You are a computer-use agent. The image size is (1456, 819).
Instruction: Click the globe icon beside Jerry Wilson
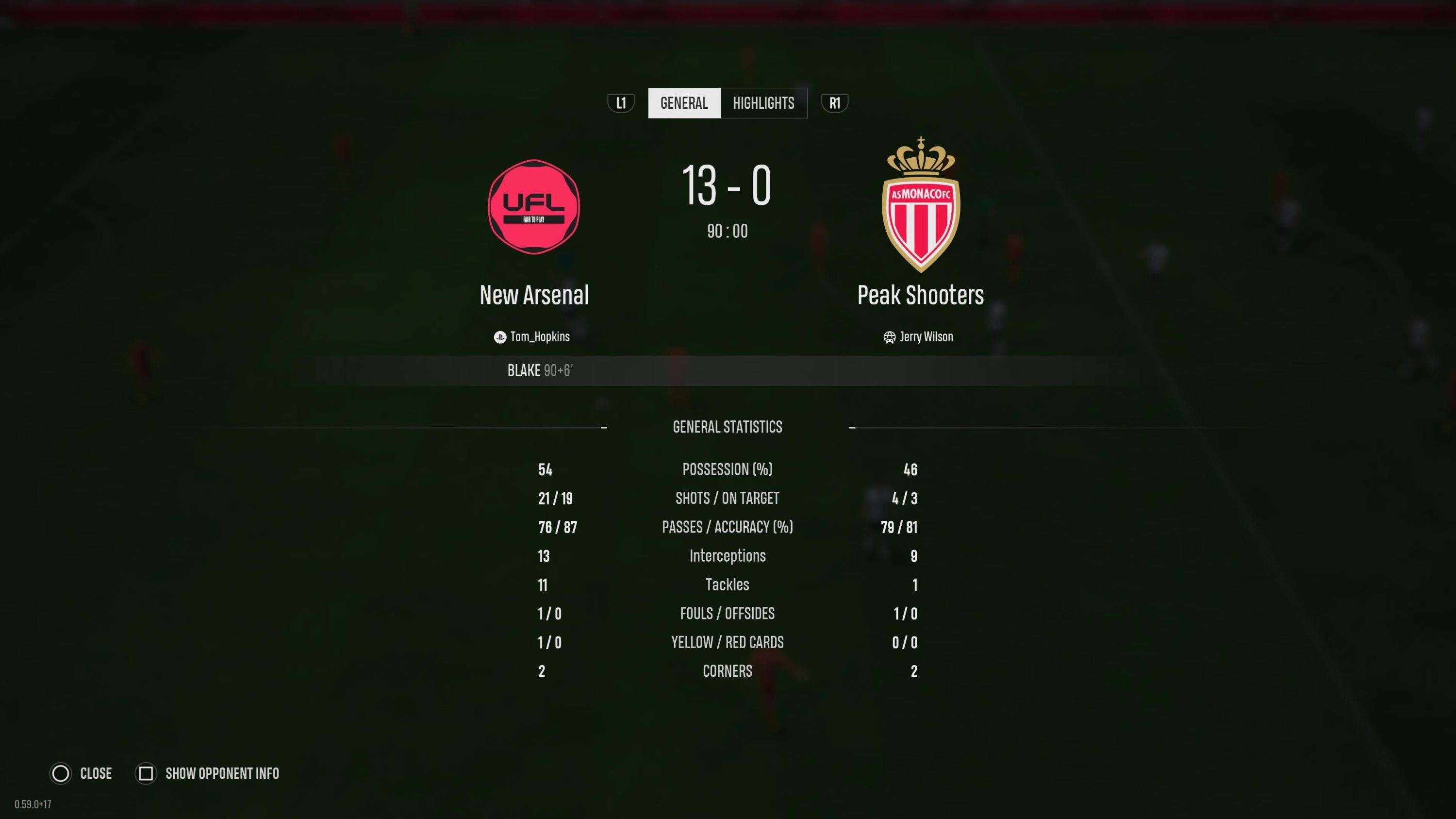[889, 337]
